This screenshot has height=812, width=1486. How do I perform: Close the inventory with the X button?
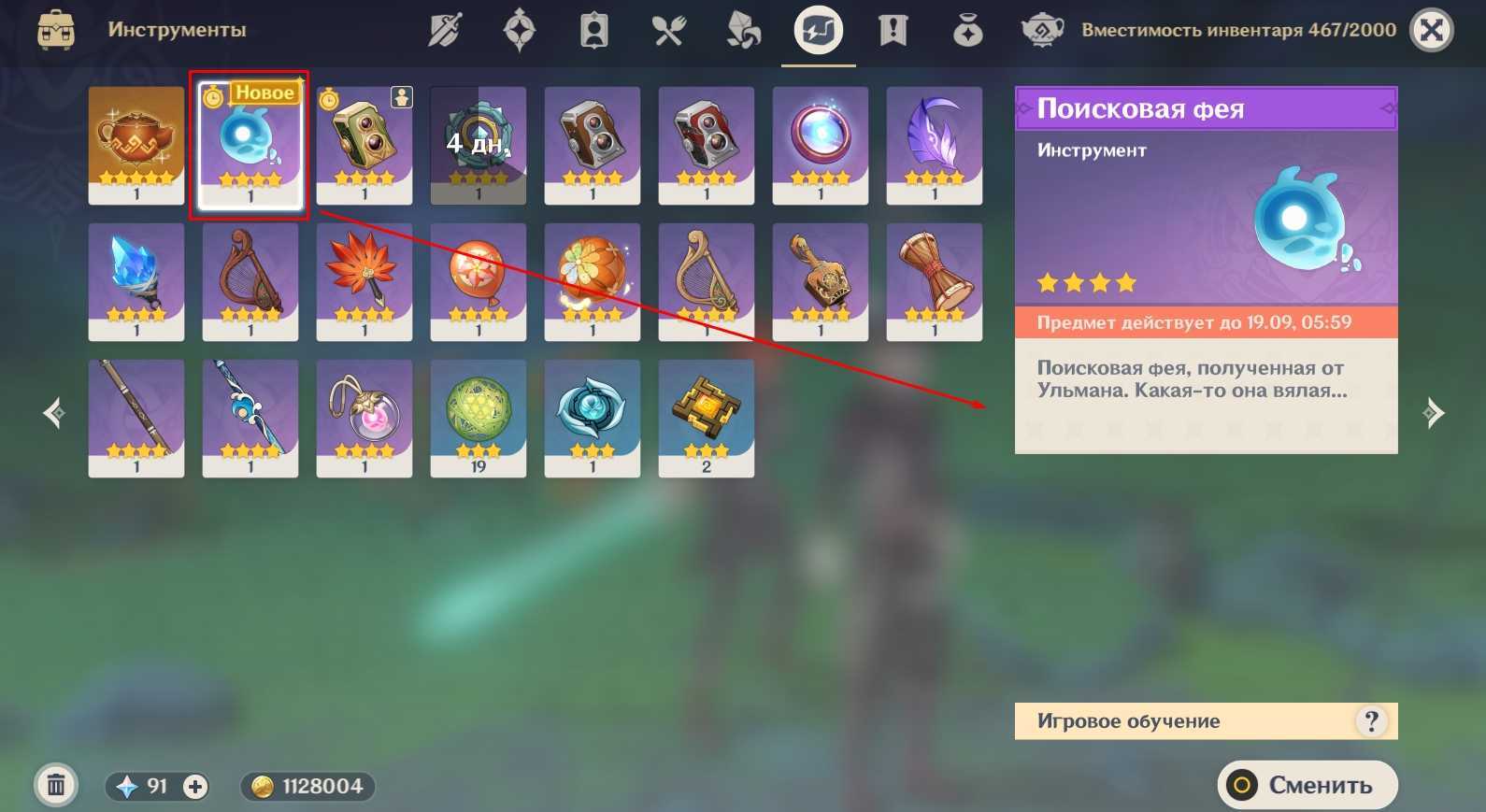[x=1431, y=30]
